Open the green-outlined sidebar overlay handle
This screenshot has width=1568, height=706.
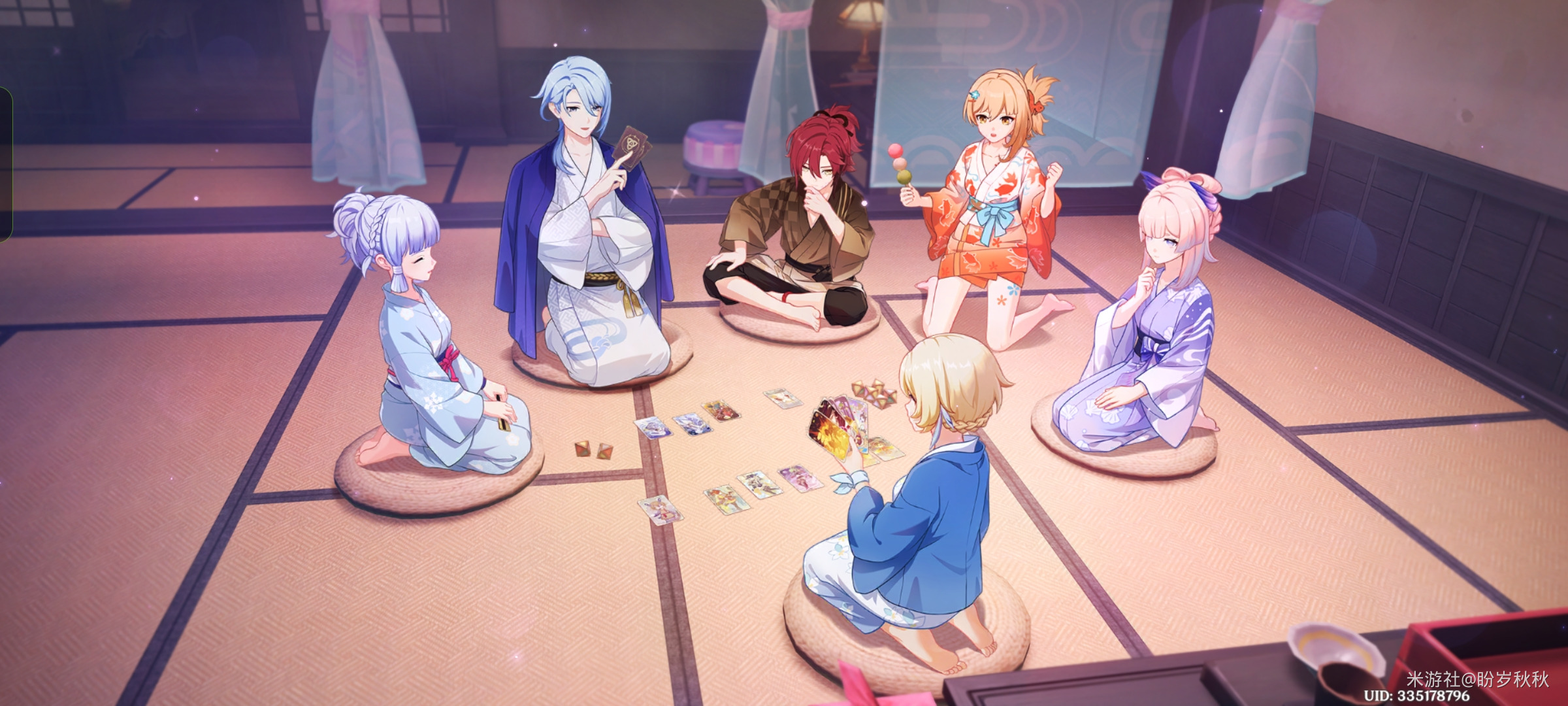point(5,163)
